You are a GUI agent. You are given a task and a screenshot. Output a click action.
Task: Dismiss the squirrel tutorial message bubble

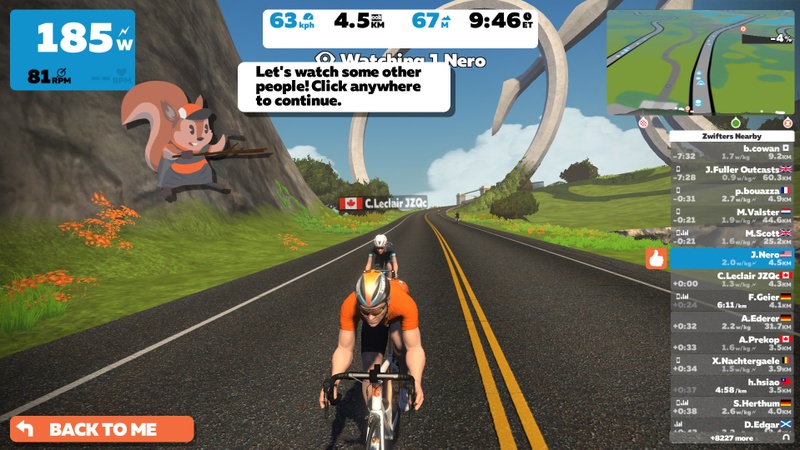pyautogui.click(x=344, y=87)
